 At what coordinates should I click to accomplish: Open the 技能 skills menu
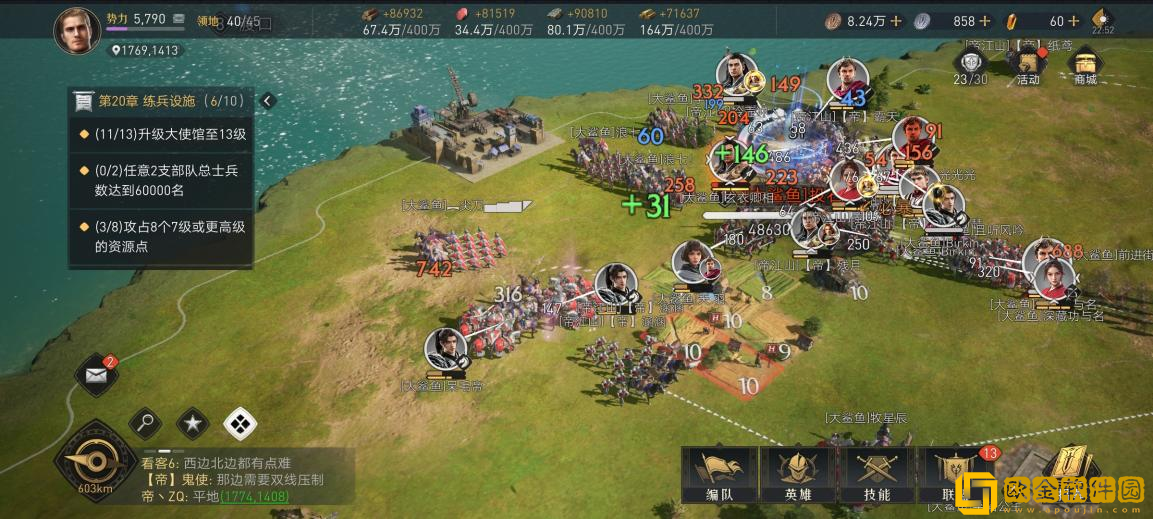tap(876, 473)
